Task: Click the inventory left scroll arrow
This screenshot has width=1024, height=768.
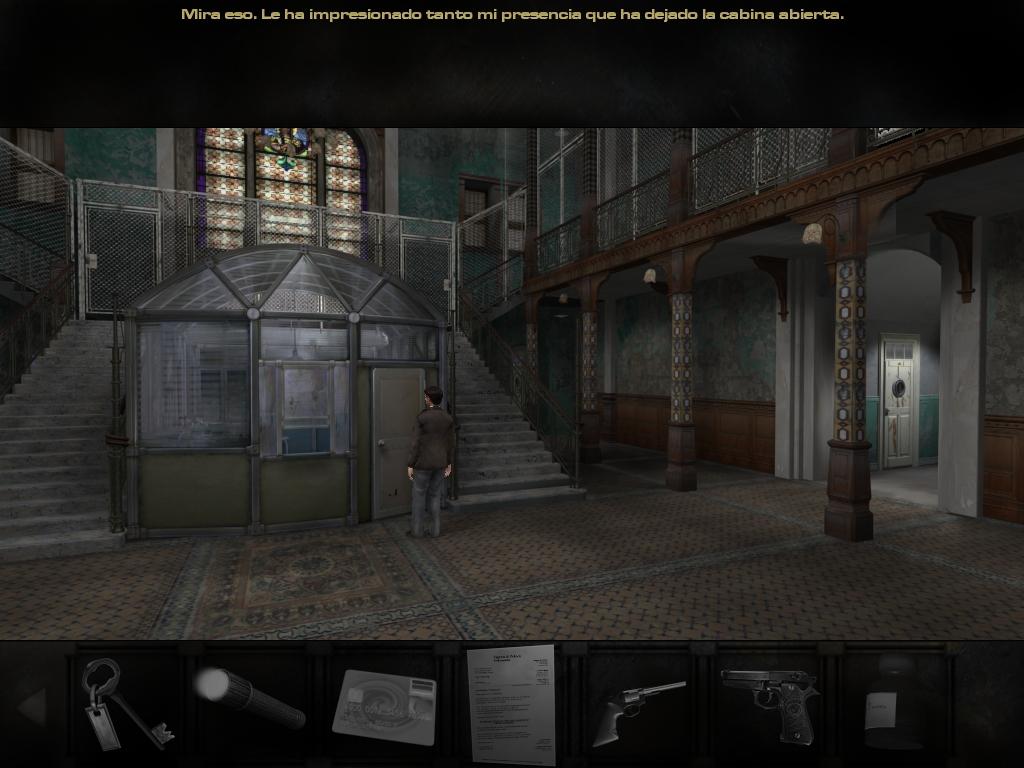Action: [x=31, y=706]
